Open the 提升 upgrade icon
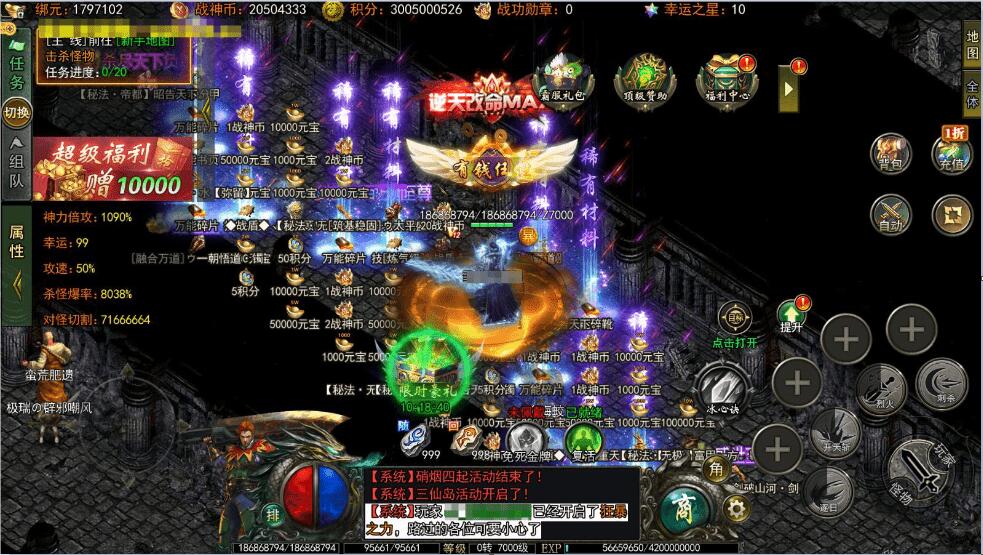Image resolution: width=983 pixels, height=555 pixels. tap(791, 314)
